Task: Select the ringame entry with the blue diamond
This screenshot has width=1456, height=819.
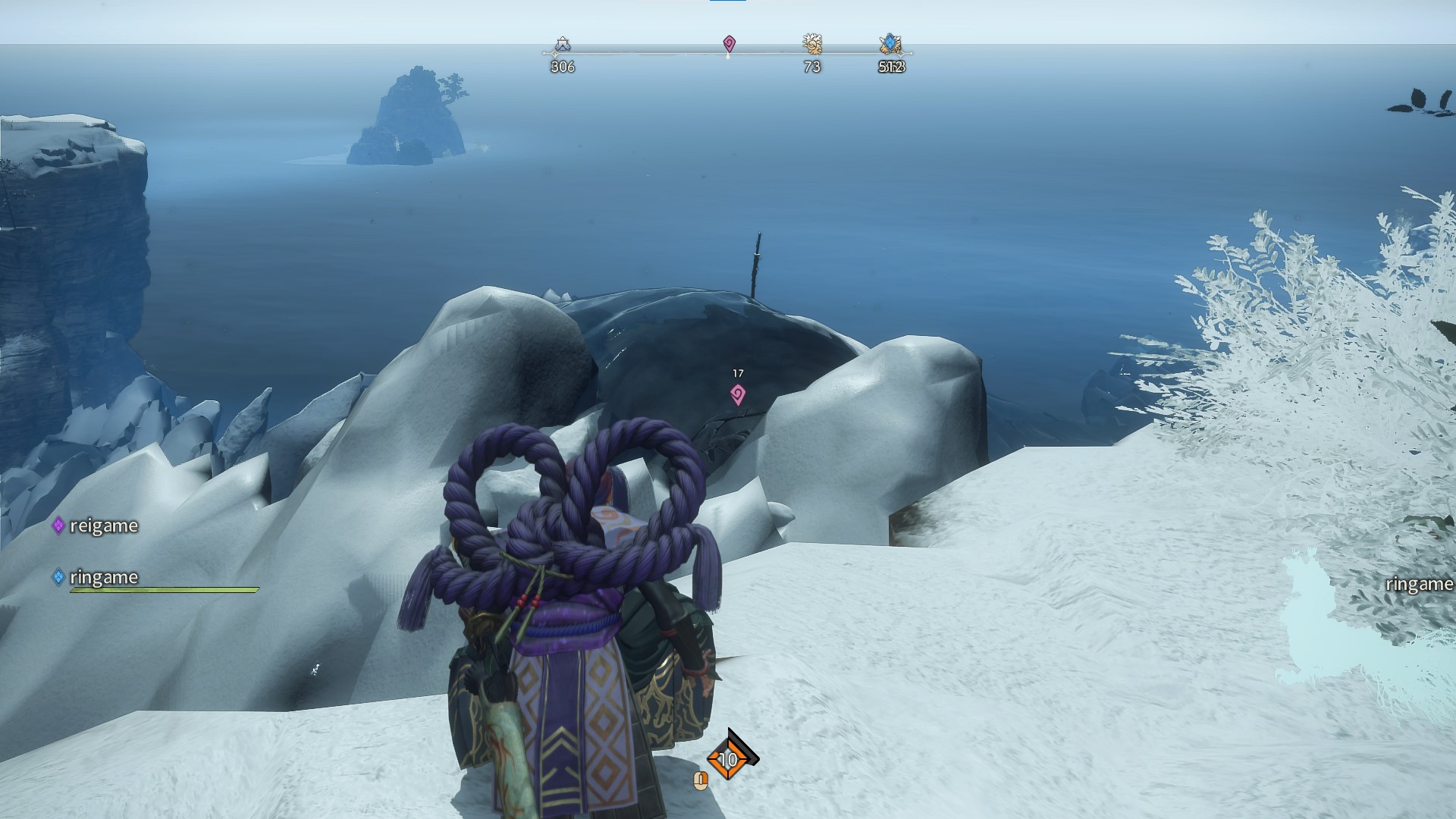Action: (96, 577)
